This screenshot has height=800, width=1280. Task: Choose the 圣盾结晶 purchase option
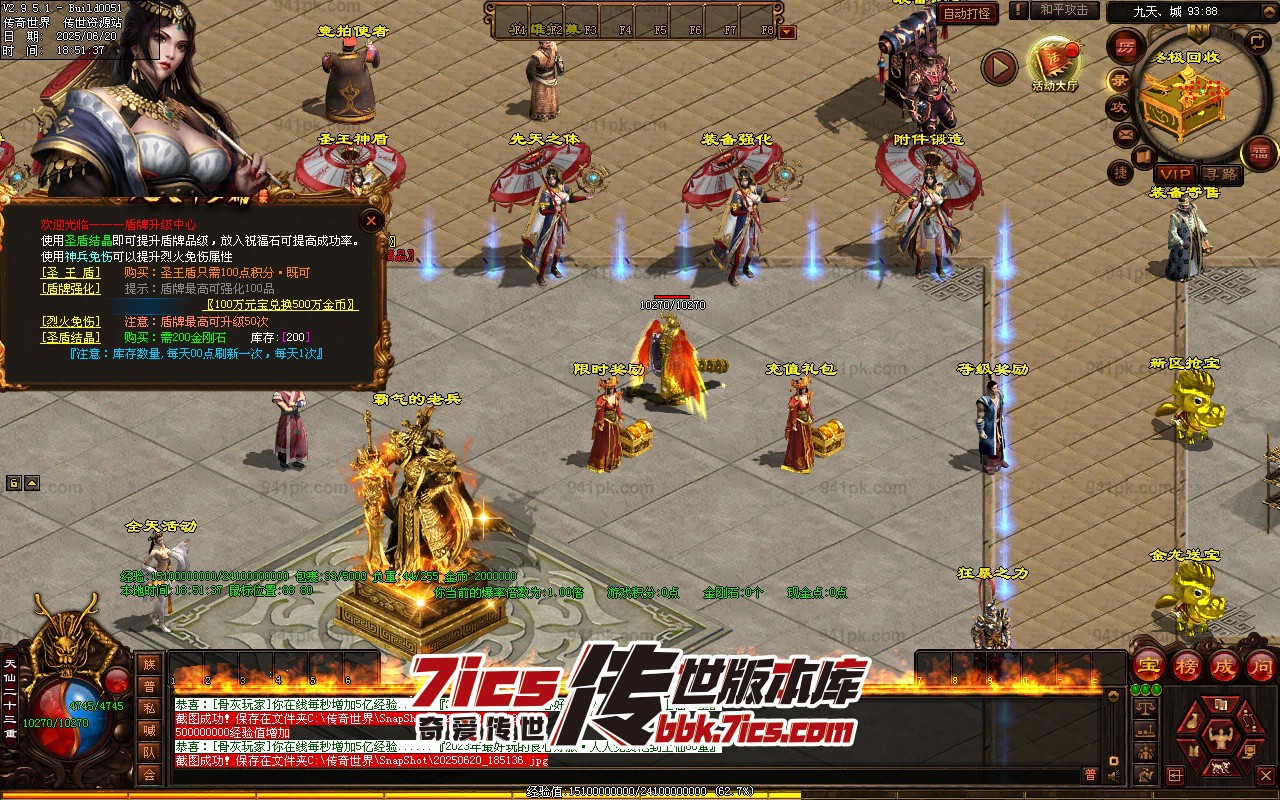coord(70,338)
